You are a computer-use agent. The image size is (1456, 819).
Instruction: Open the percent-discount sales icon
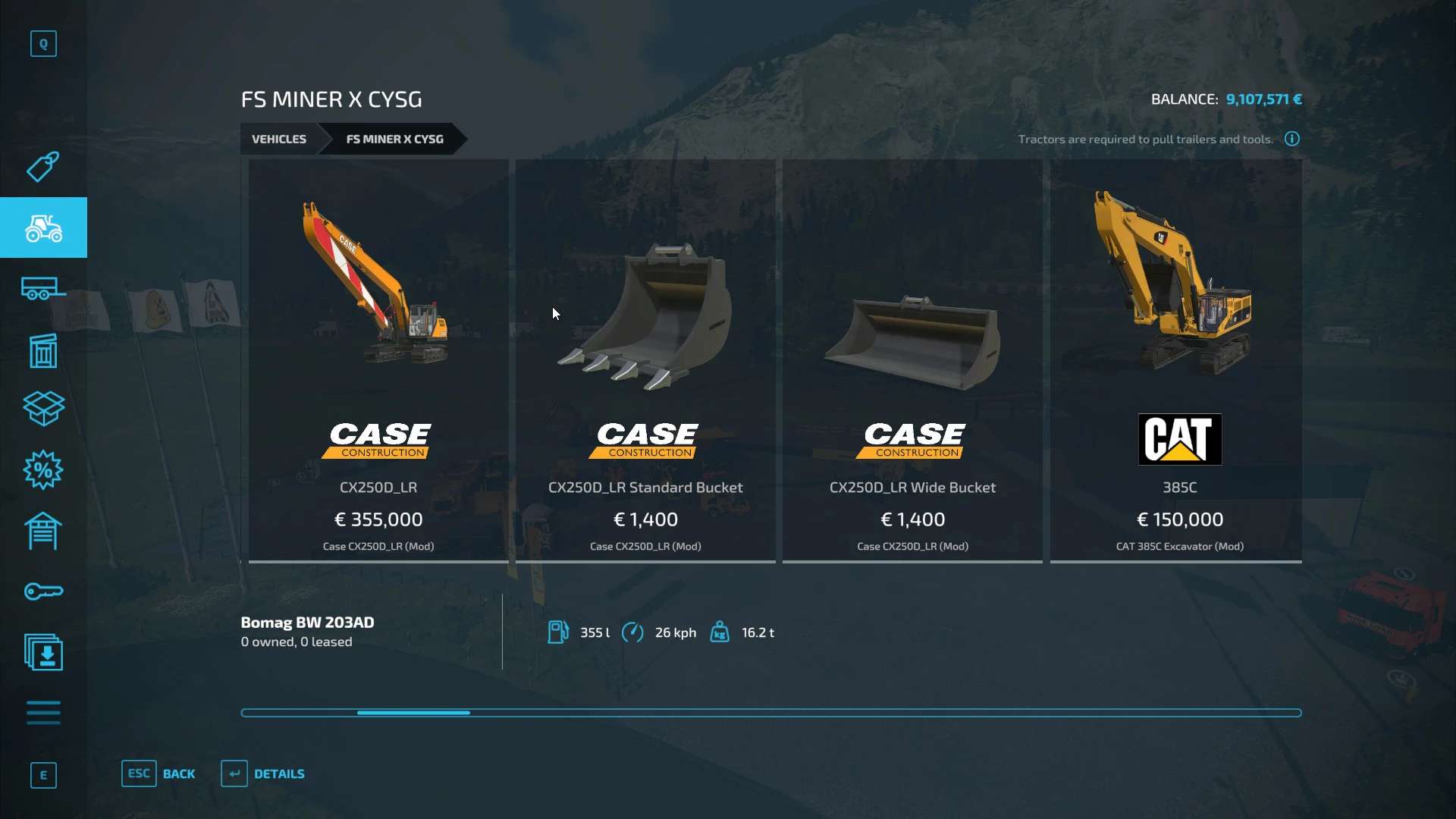43,470
